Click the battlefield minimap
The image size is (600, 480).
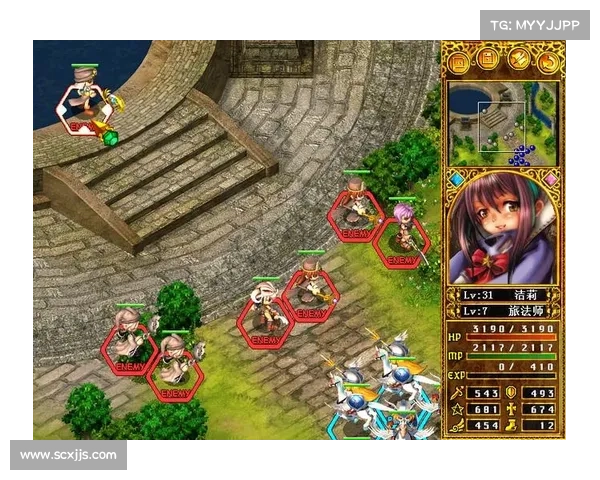[502, 124]
